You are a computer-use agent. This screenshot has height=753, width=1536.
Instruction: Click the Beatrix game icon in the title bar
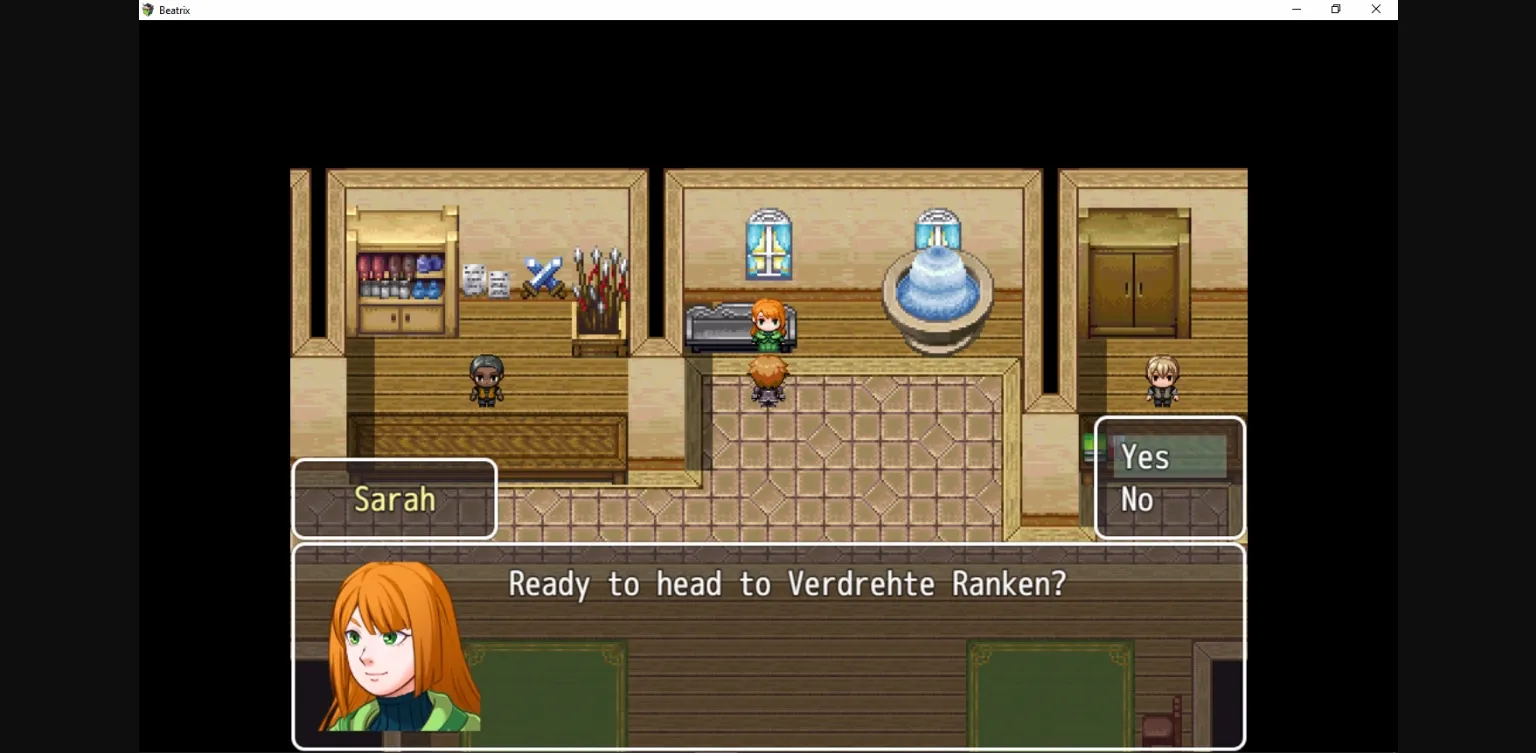coord(148,10)
